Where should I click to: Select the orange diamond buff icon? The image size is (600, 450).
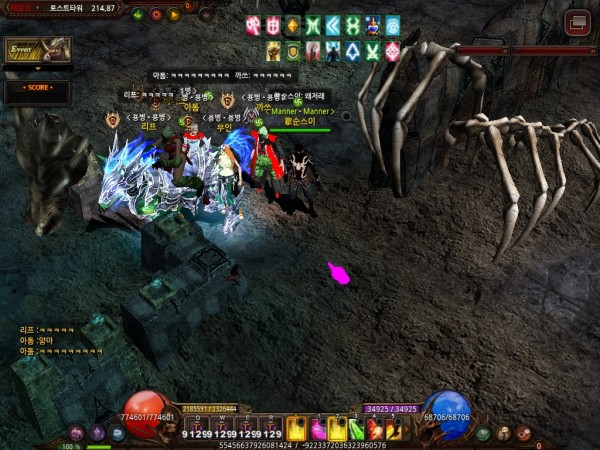[292, 25]
